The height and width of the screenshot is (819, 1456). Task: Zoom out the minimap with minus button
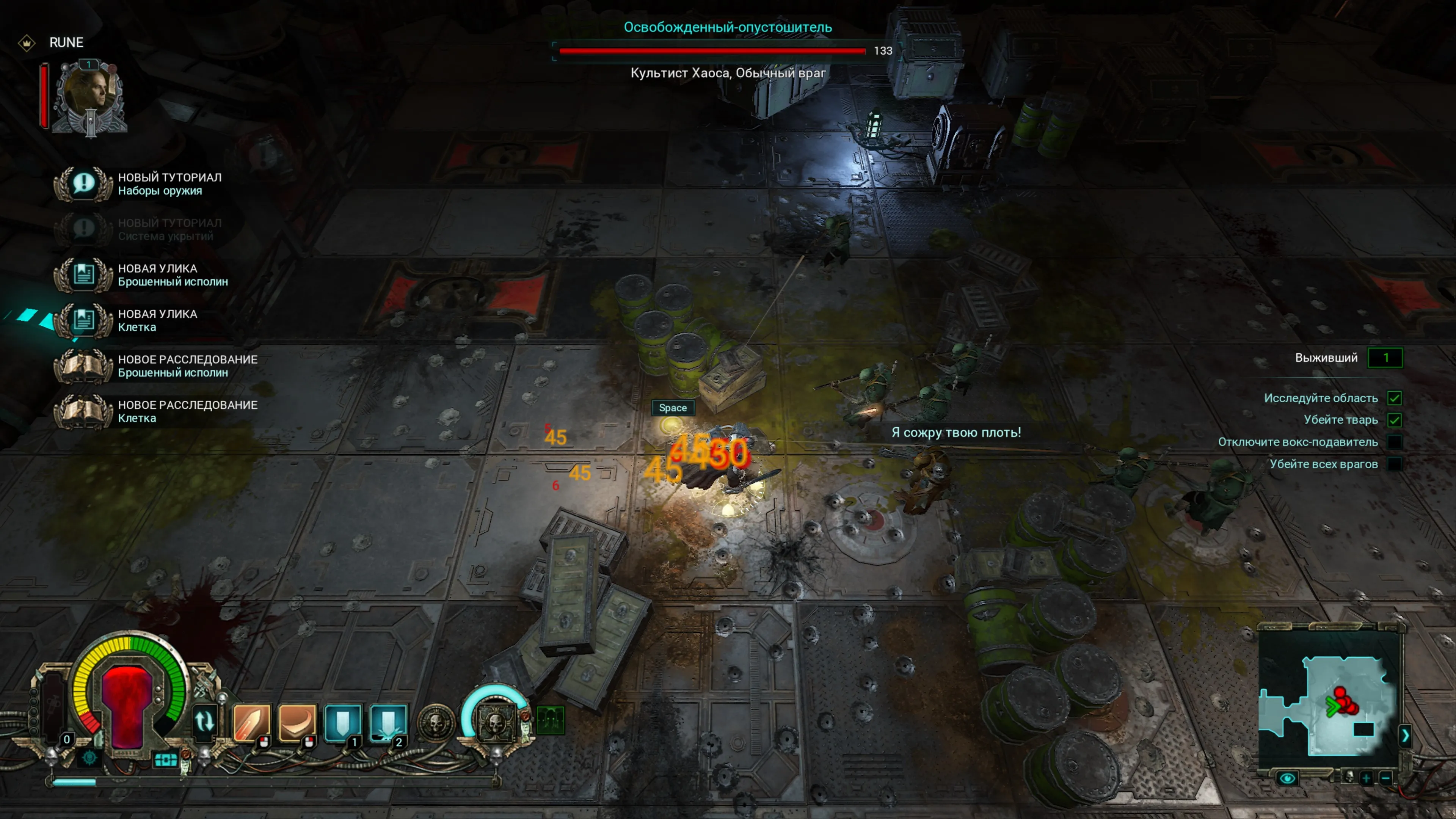pos(1385,778)
